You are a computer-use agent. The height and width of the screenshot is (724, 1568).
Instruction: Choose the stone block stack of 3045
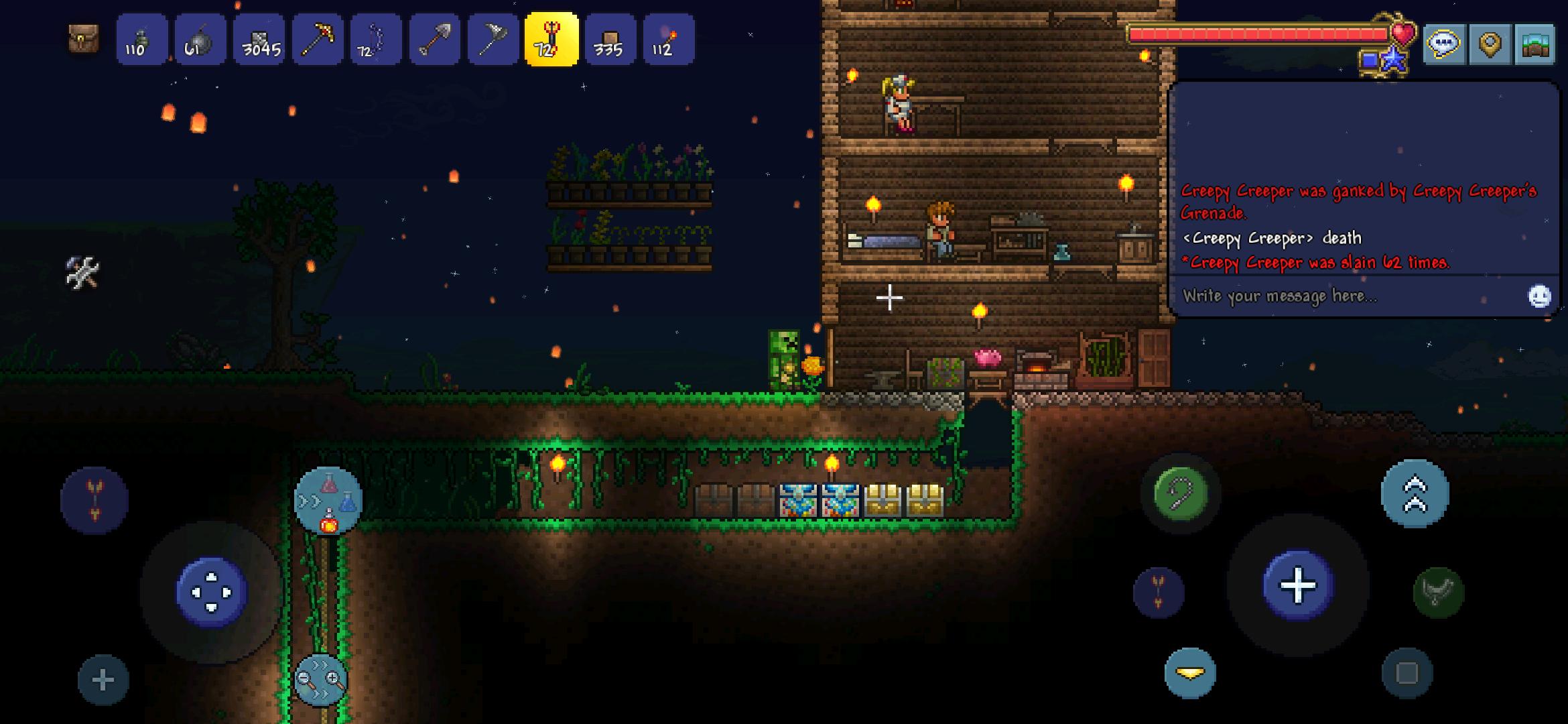259,40
